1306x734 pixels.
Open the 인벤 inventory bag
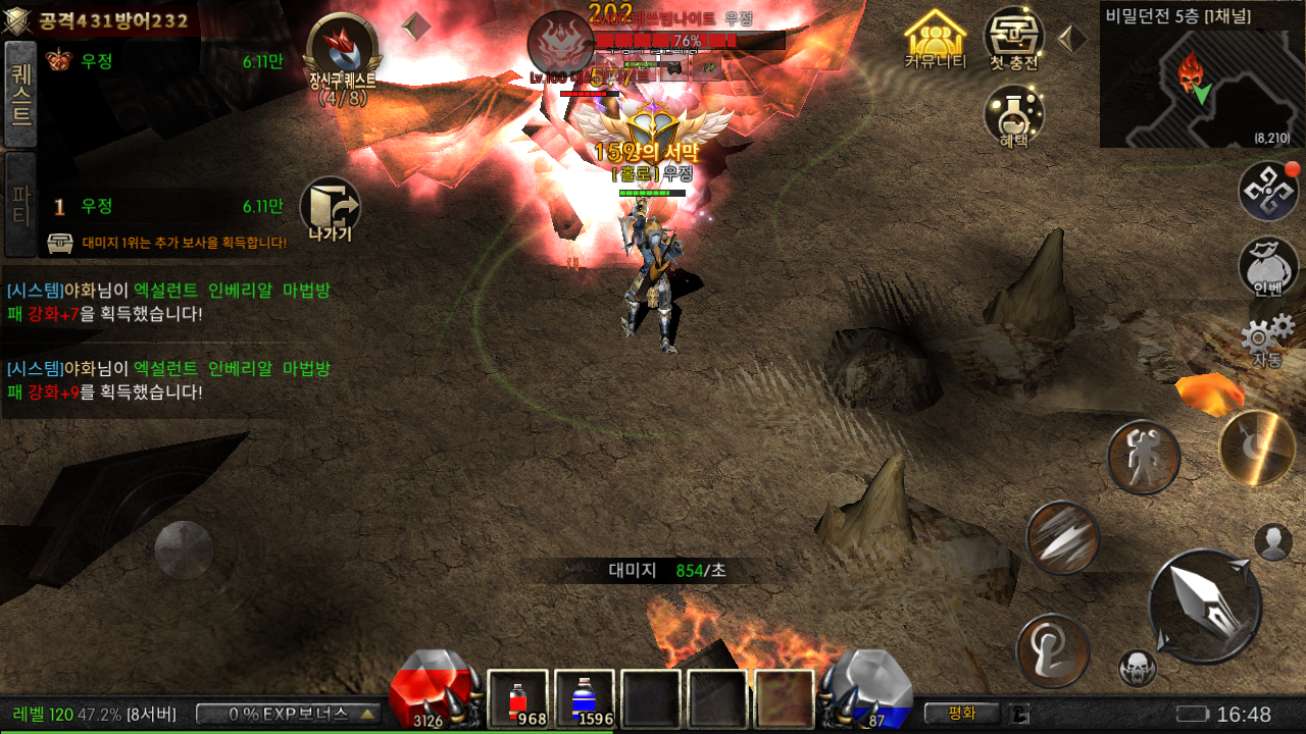click(x=1268, y=266)
